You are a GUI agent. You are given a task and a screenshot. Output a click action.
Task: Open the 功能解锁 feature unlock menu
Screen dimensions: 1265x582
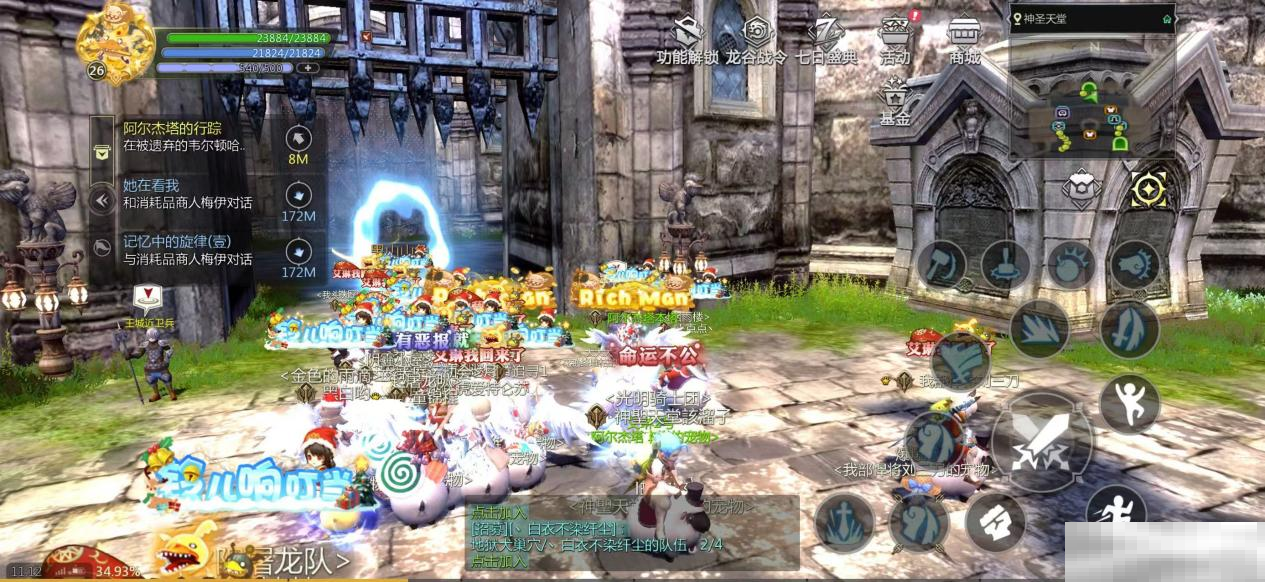687,41
